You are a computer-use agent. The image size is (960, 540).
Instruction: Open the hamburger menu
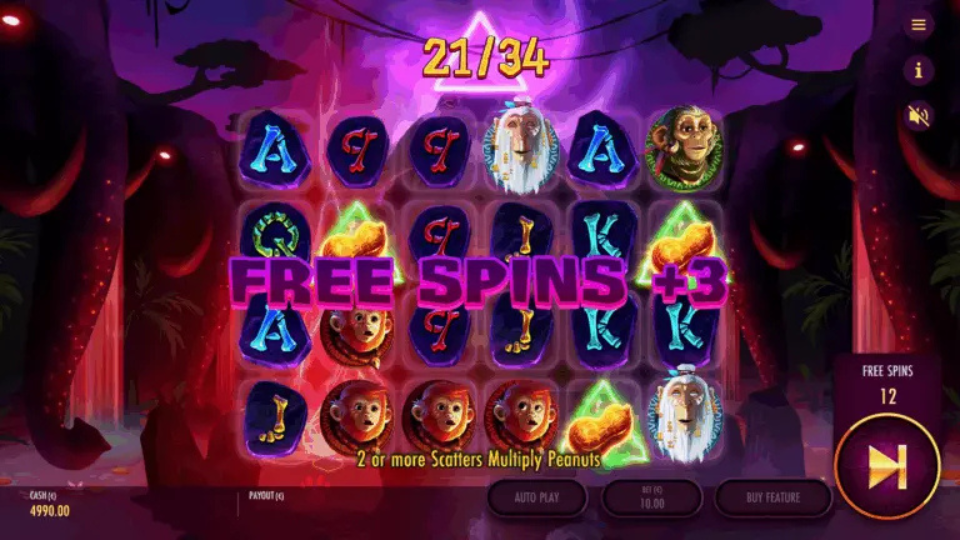pyautogui.click(x=918, y=25)
